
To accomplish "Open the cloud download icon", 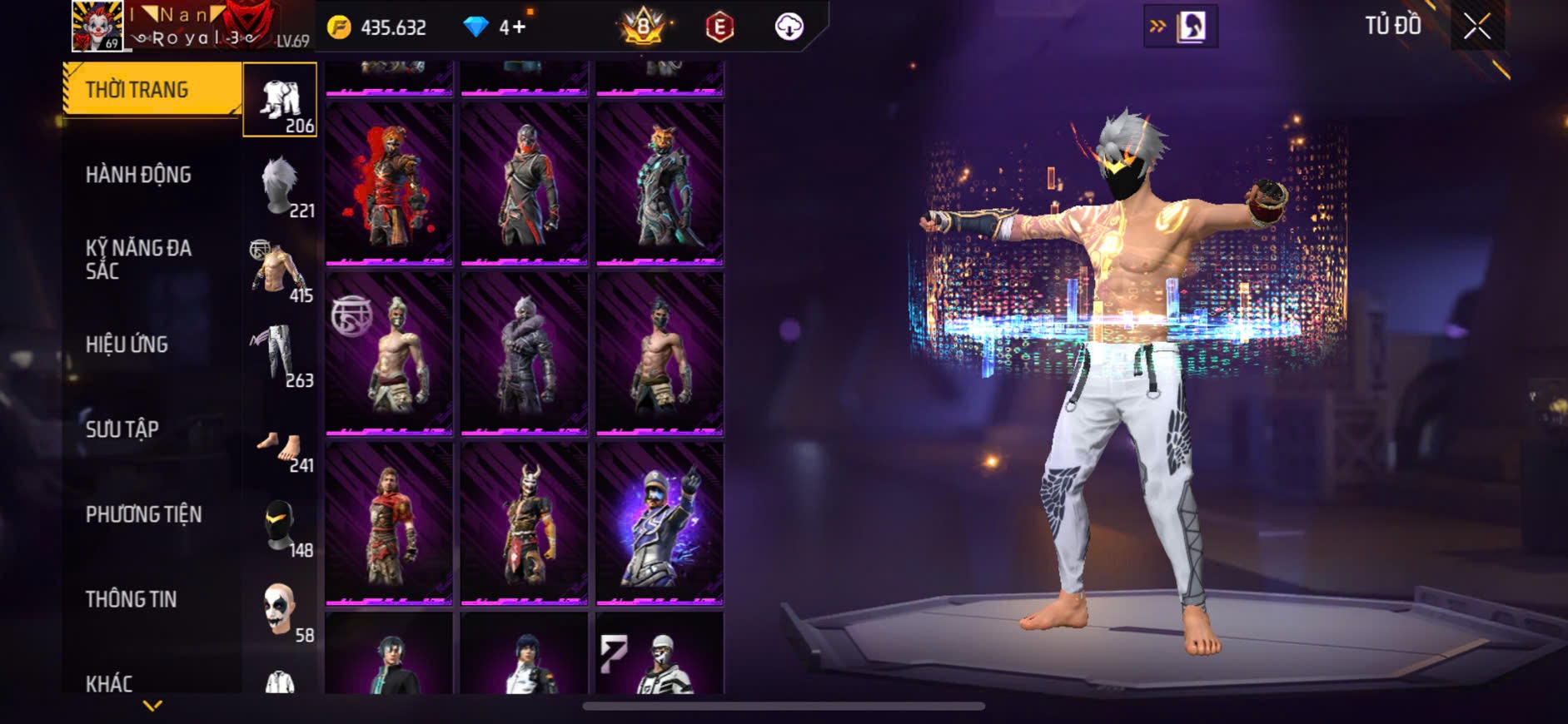I will pyautogui.click(x=789, y=27).
